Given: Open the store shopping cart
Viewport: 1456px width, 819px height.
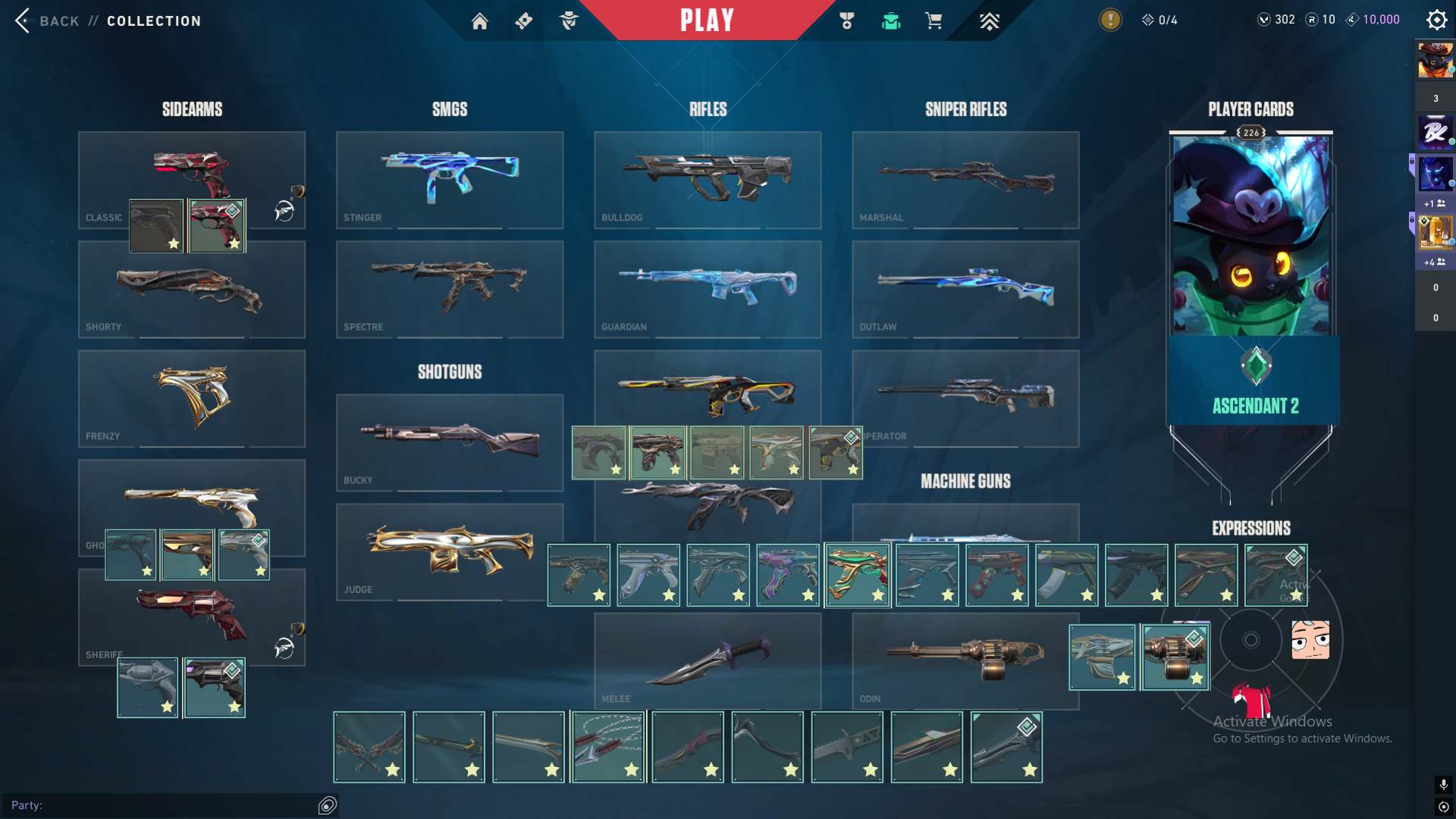Looking at the screenshot, I should [934, 21].
